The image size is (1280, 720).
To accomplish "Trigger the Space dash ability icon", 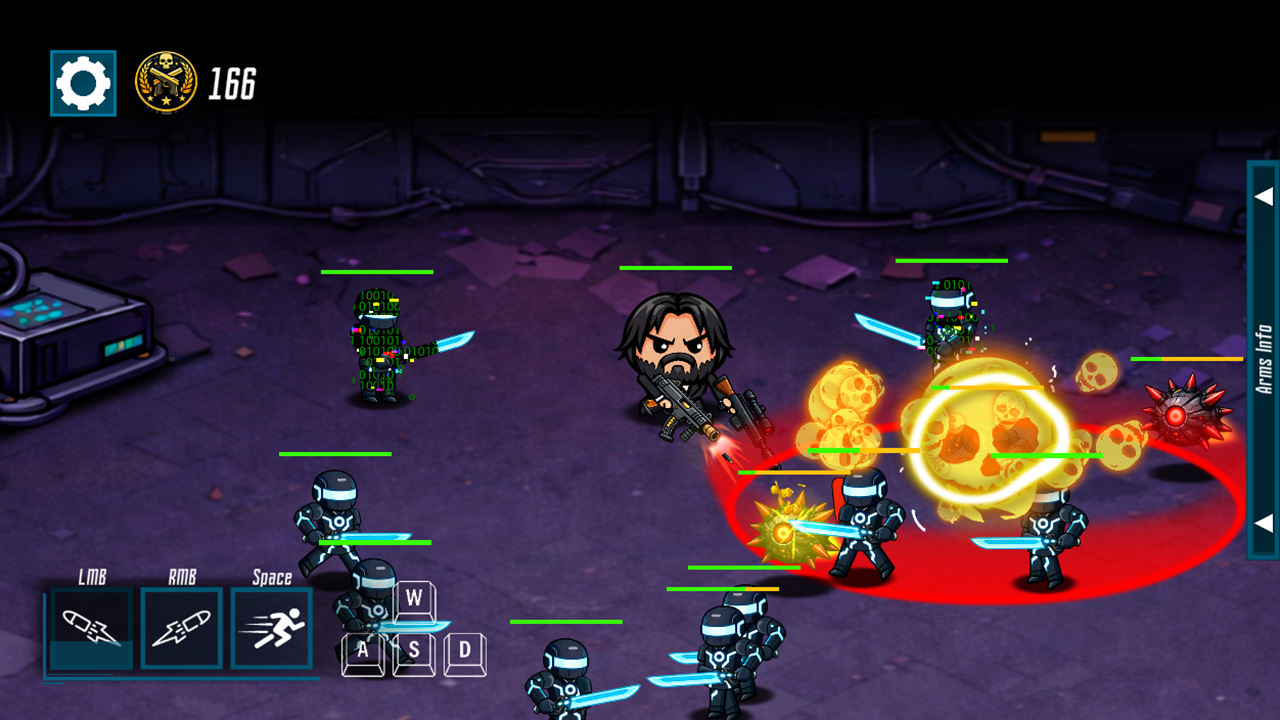I will click(x=272, y=628).
